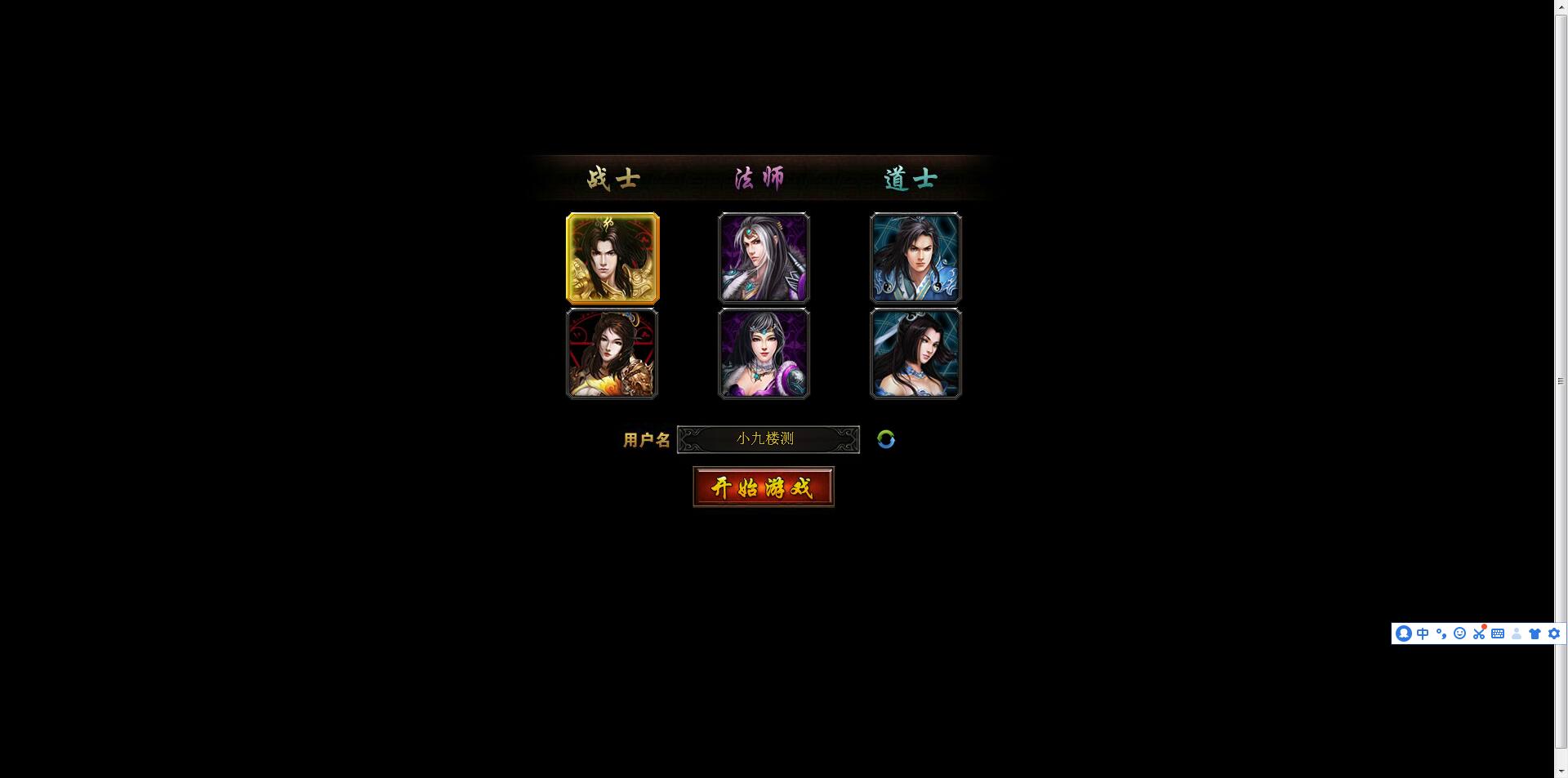Image resolution: width=1568 pixels, height=778 pixels.
Task: Click the 用户名 username input field
Action: click(768, 439)
